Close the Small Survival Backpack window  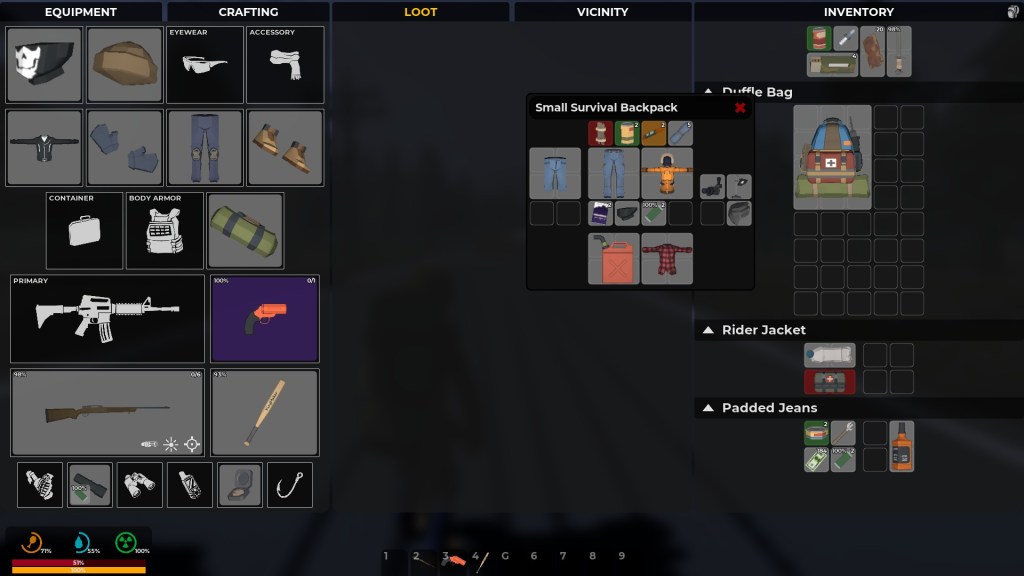740,108
